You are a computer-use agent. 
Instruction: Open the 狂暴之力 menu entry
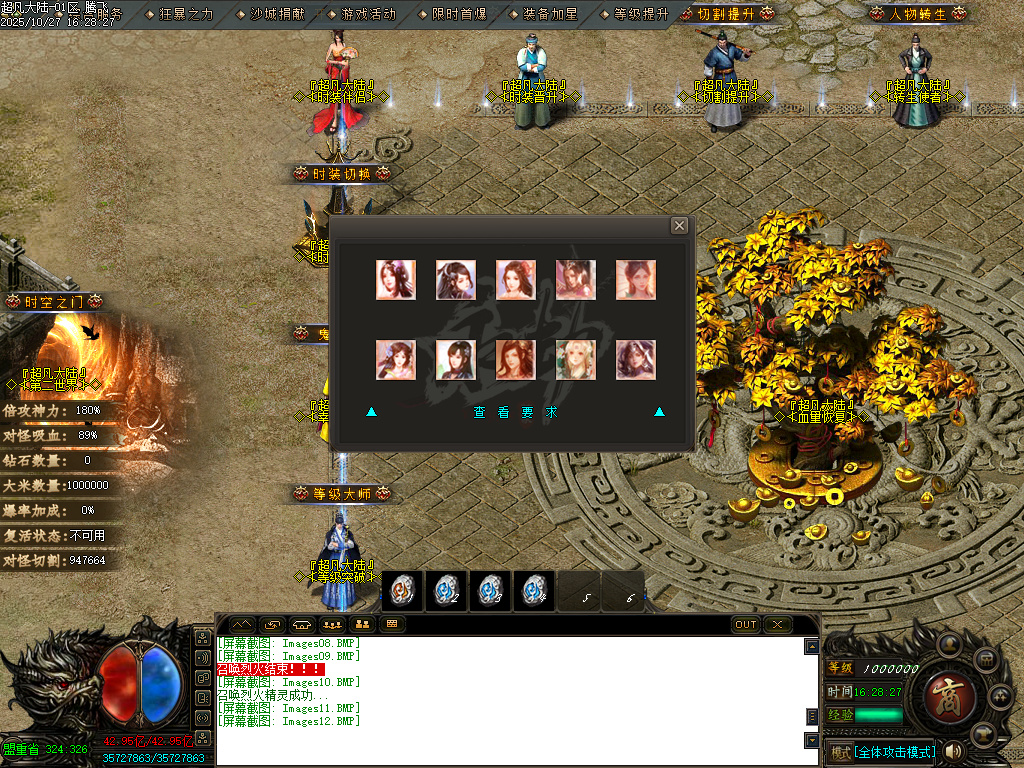[x=186, y=14]
